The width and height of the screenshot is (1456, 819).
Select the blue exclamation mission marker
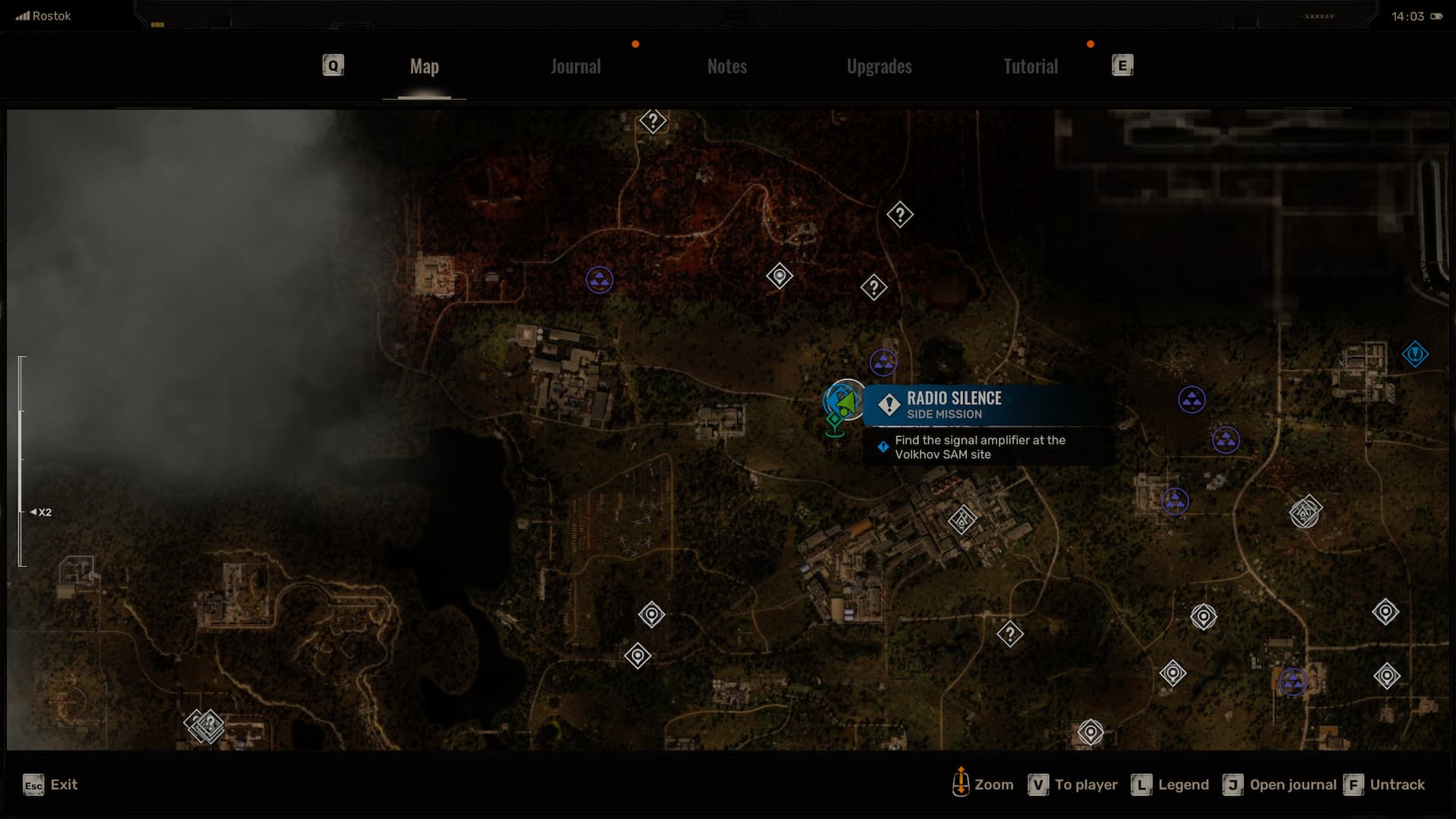1415,354
